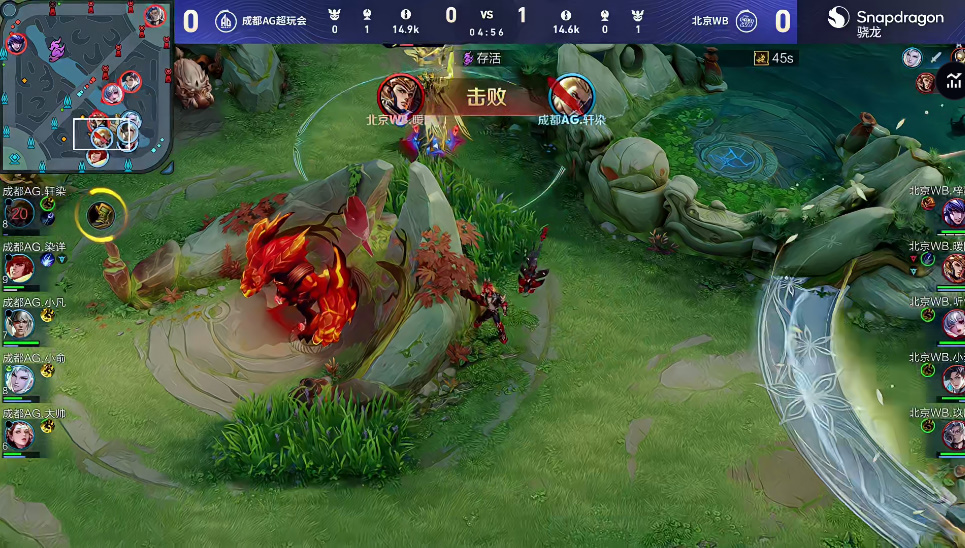The image size is (965, 548).
Task: Select 成都AG.染洋 player portrait
Action: click(x=21, y=266)
